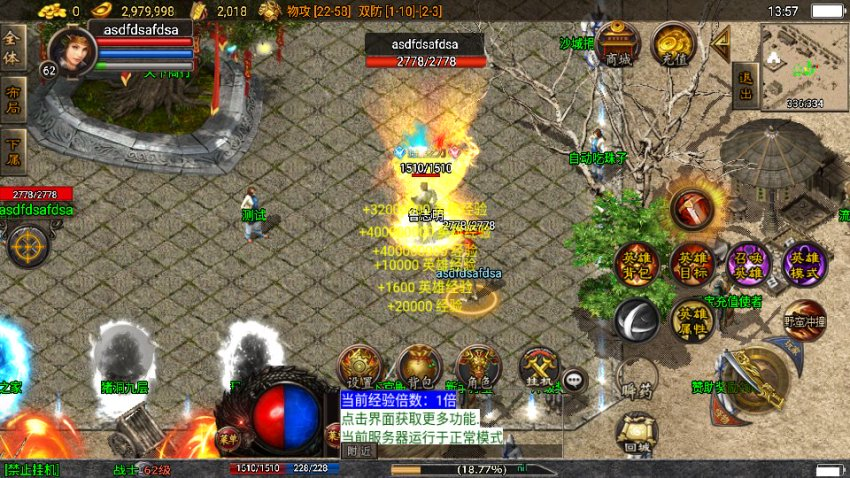850x478 pixels.
Task: Open the 英雄属性 hero attributes
Action: tap(692, 320)
